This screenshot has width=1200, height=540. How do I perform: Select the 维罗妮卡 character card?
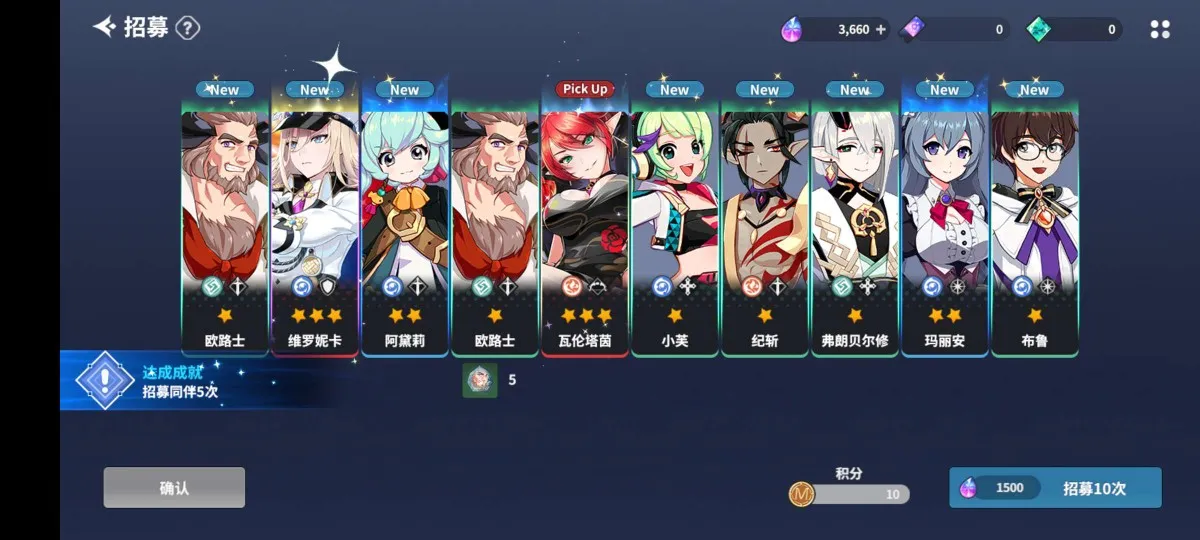point(315,220)
